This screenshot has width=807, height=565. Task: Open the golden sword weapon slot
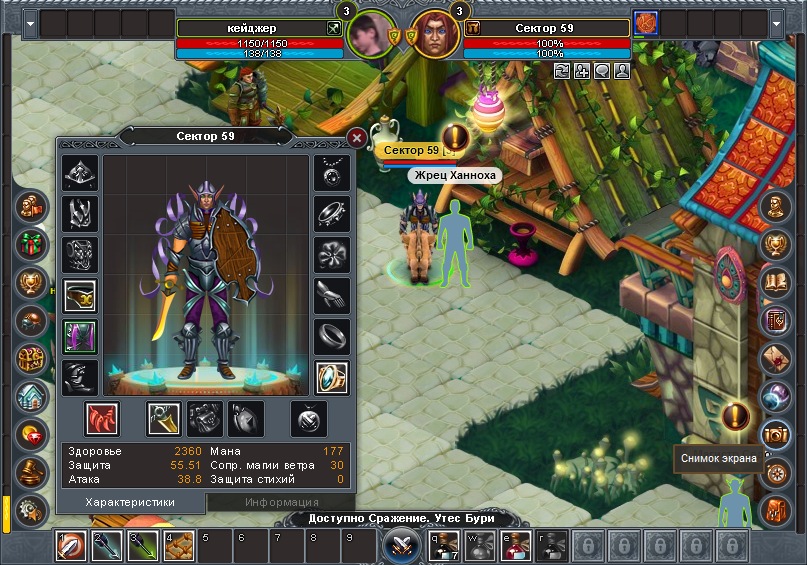[164, 418]
